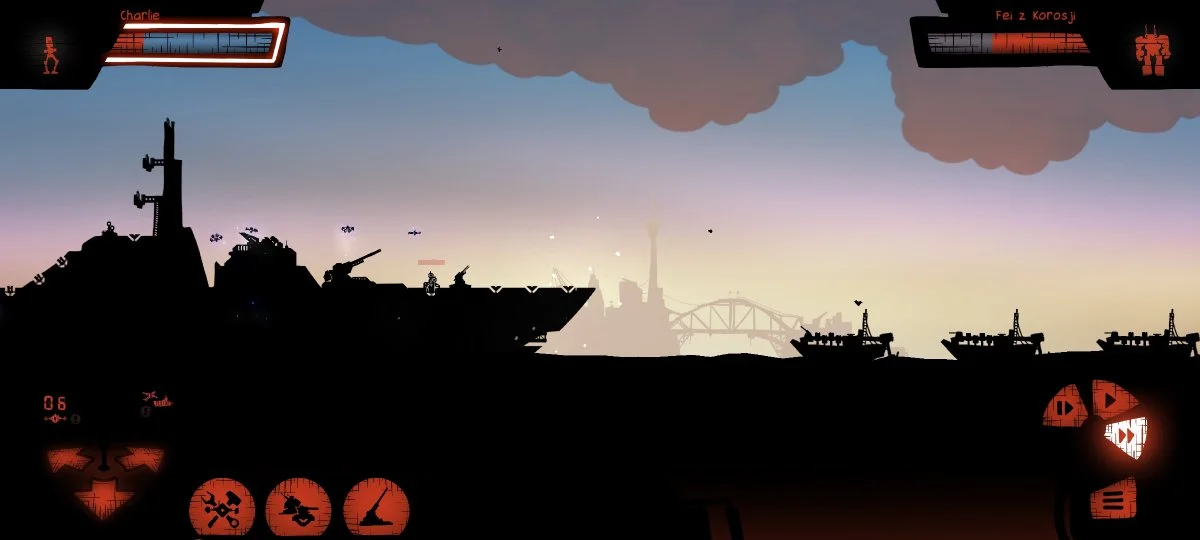1200x540 pixels.
Task: Select Fei z Korosji's robot portrait
Action: [1151, 51]
